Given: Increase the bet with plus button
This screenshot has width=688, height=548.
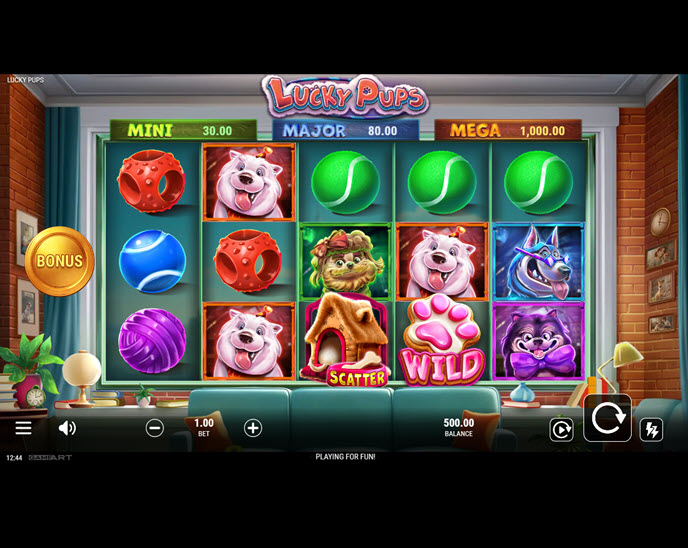Looking at the screenshot, I should click(253, 428).
